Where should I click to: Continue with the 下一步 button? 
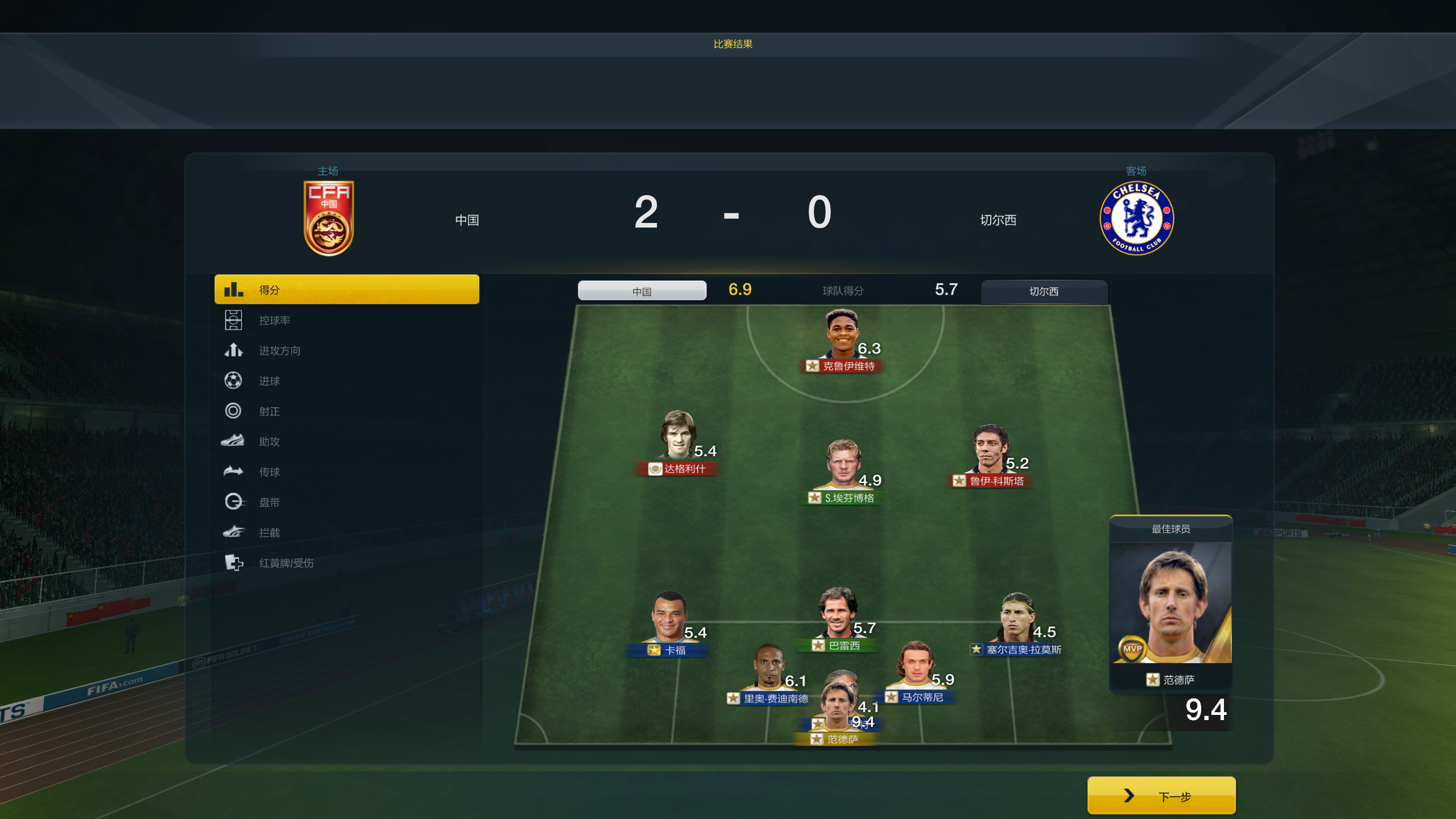pos(1161,796)
